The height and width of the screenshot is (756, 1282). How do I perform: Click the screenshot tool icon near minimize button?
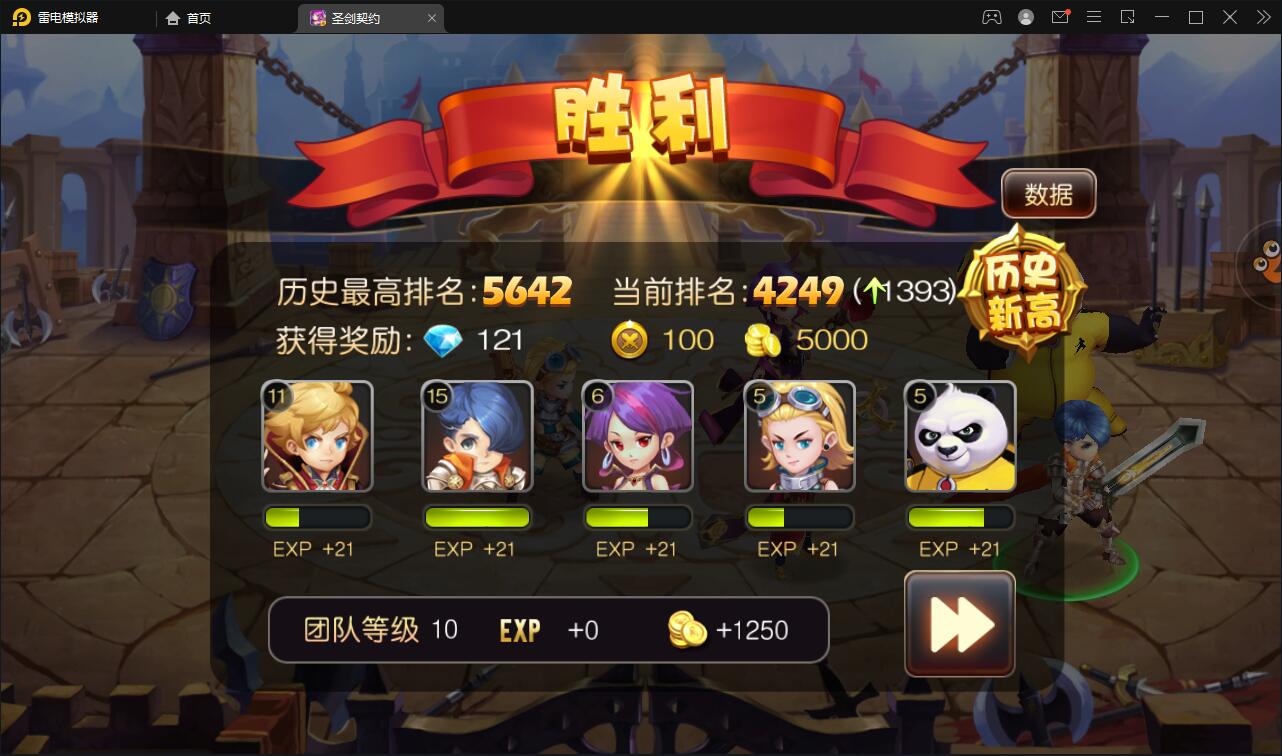pos(1128,16)
